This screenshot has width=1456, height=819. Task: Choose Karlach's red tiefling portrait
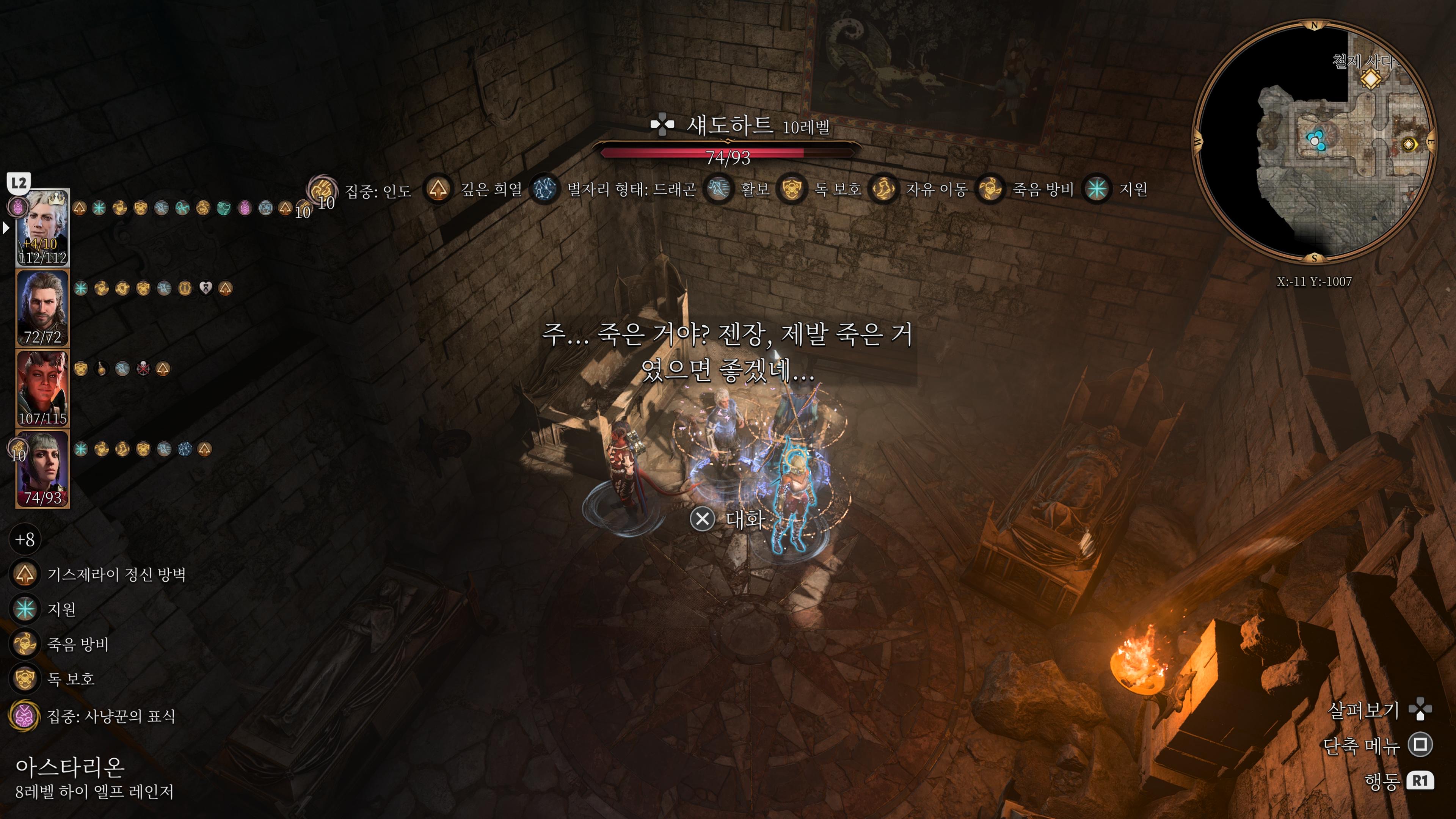(42, 388)
